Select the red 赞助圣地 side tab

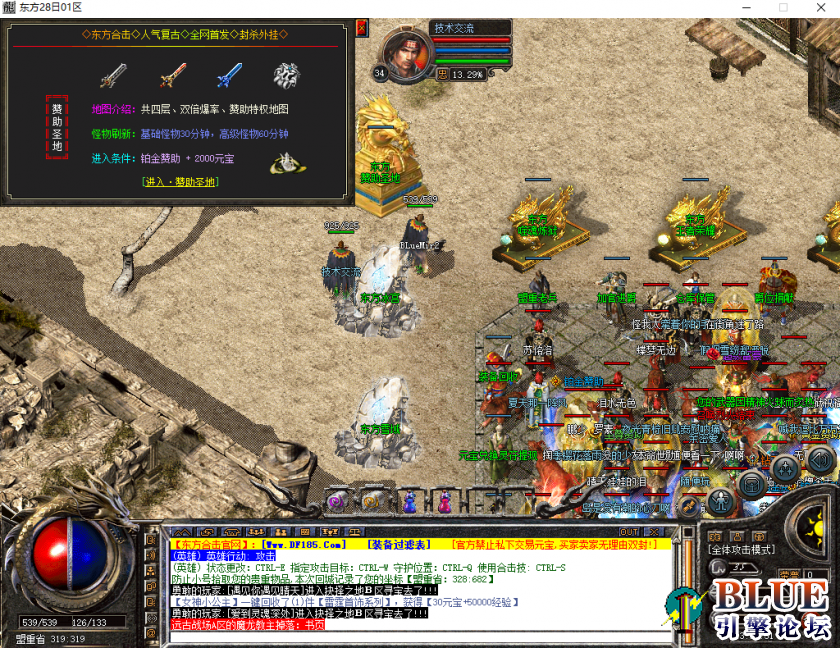(57, 127)
